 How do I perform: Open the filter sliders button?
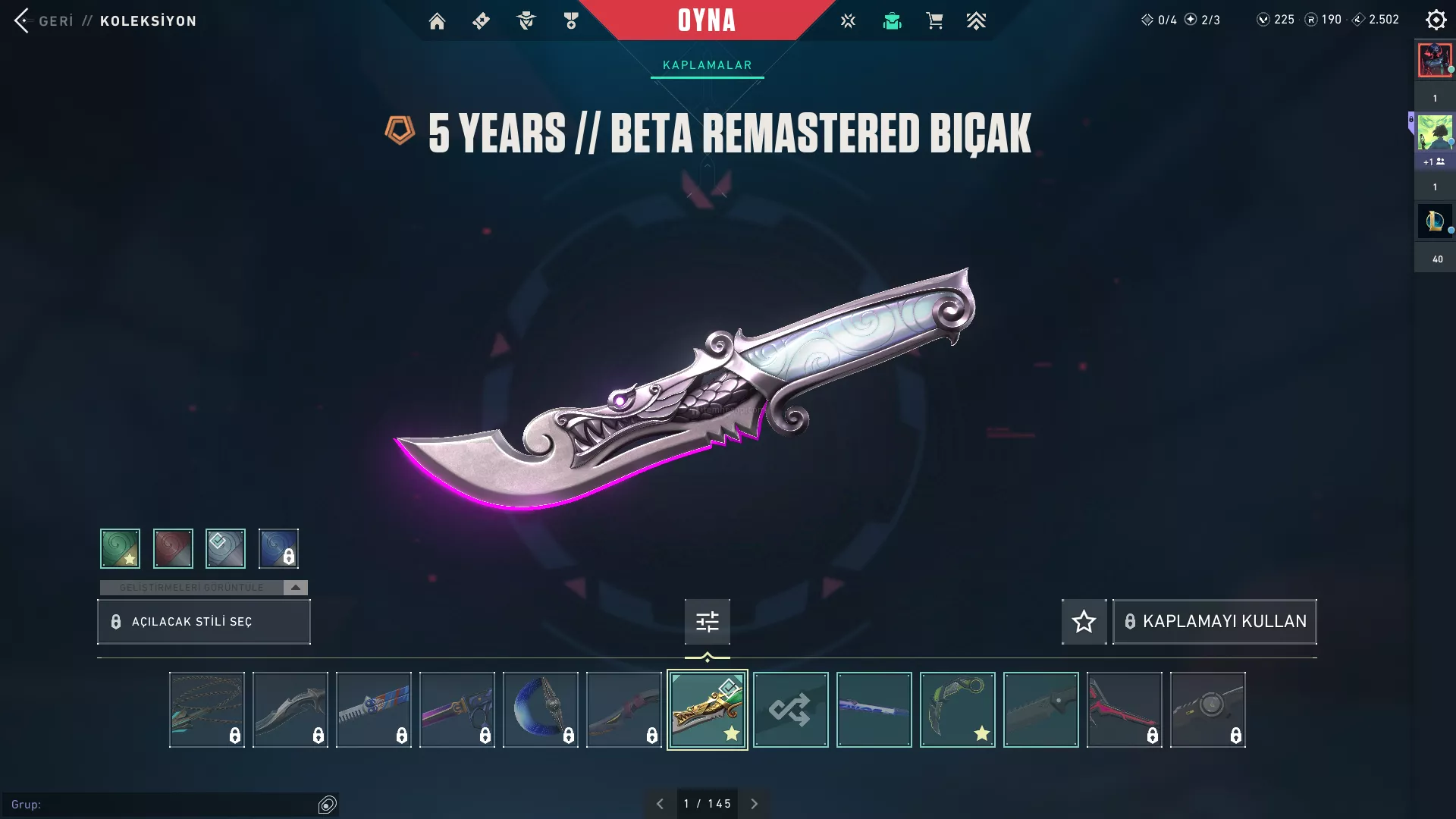click(x=707, y=622)
